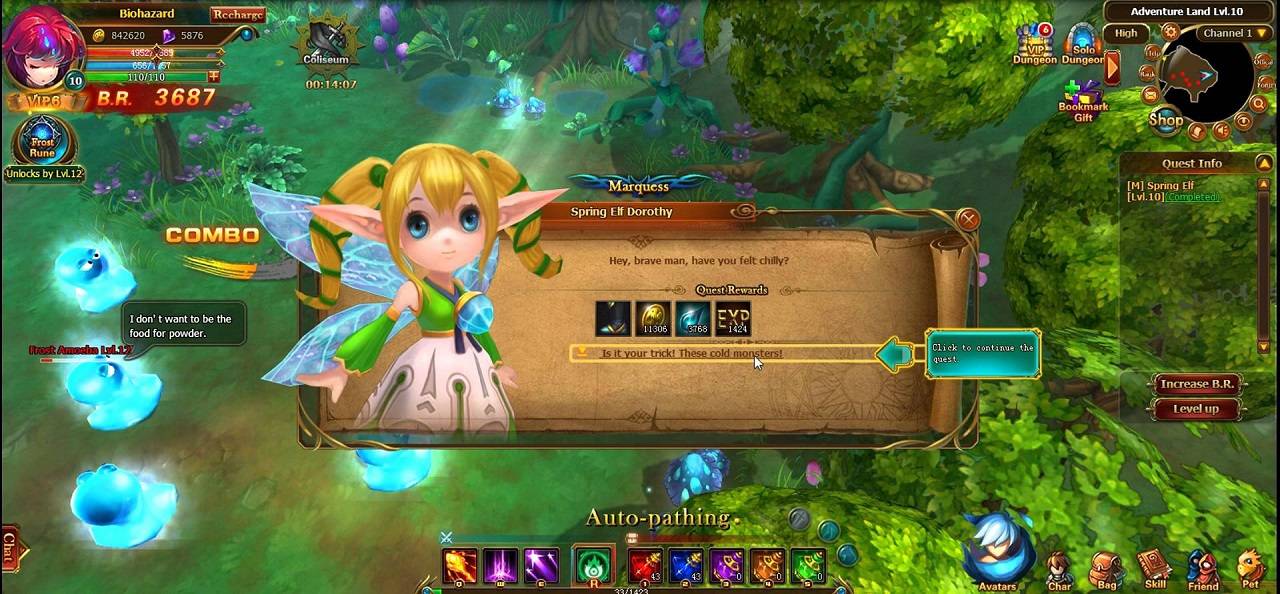Click the Increase B.R. button
The image size is (1280, 594).
tap(1196, 385)
